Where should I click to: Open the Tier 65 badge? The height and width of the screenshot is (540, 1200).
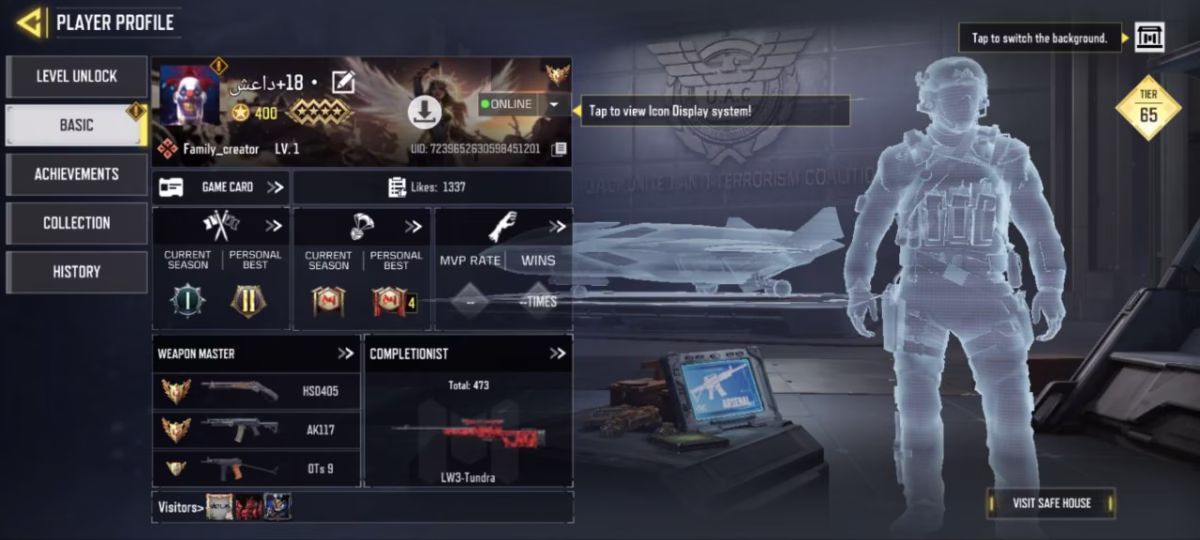tap(1148, 107)
